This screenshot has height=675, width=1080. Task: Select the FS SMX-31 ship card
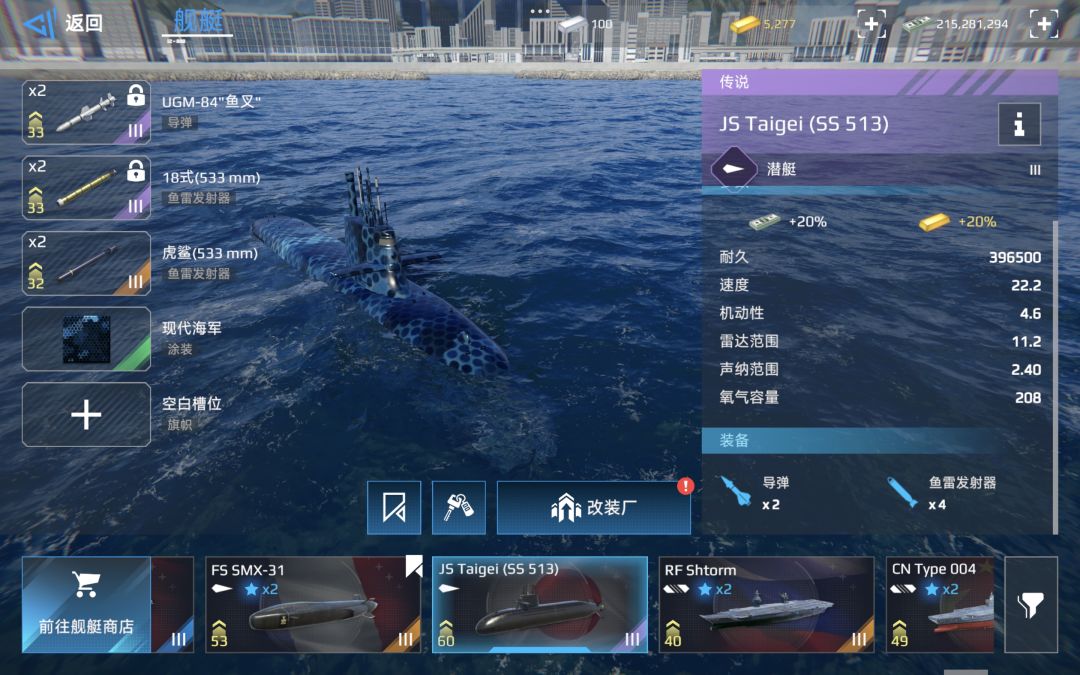coord(313,604)
